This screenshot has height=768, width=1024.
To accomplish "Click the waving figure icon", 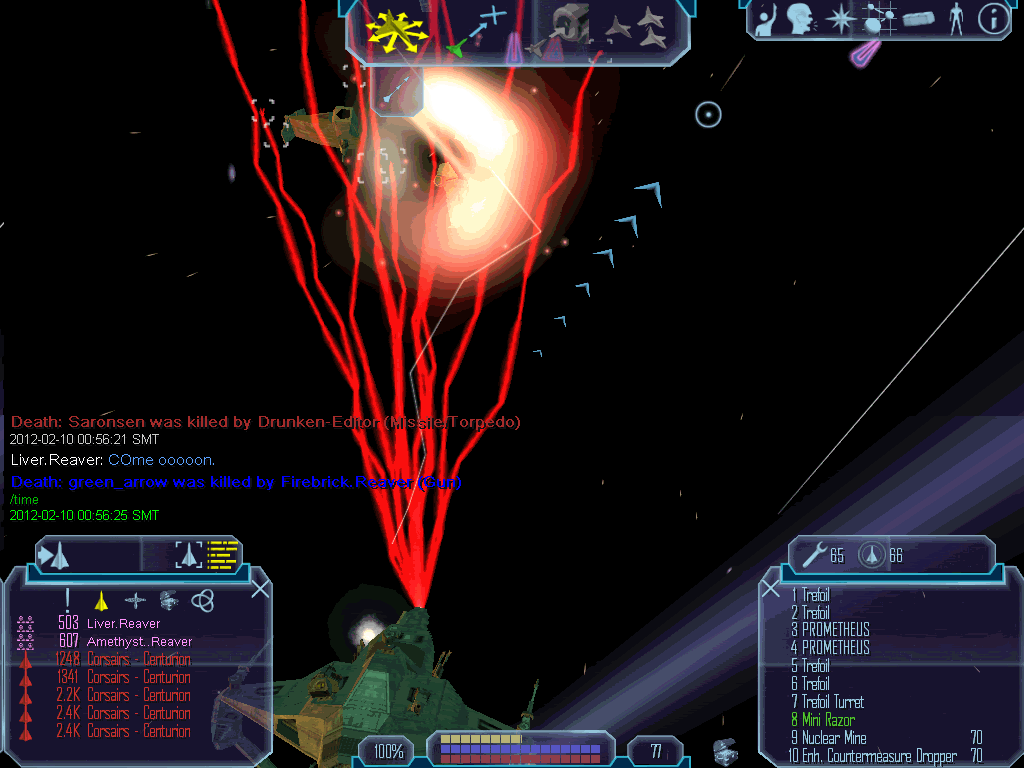I will pyautogui.click(x=767, y=20).
